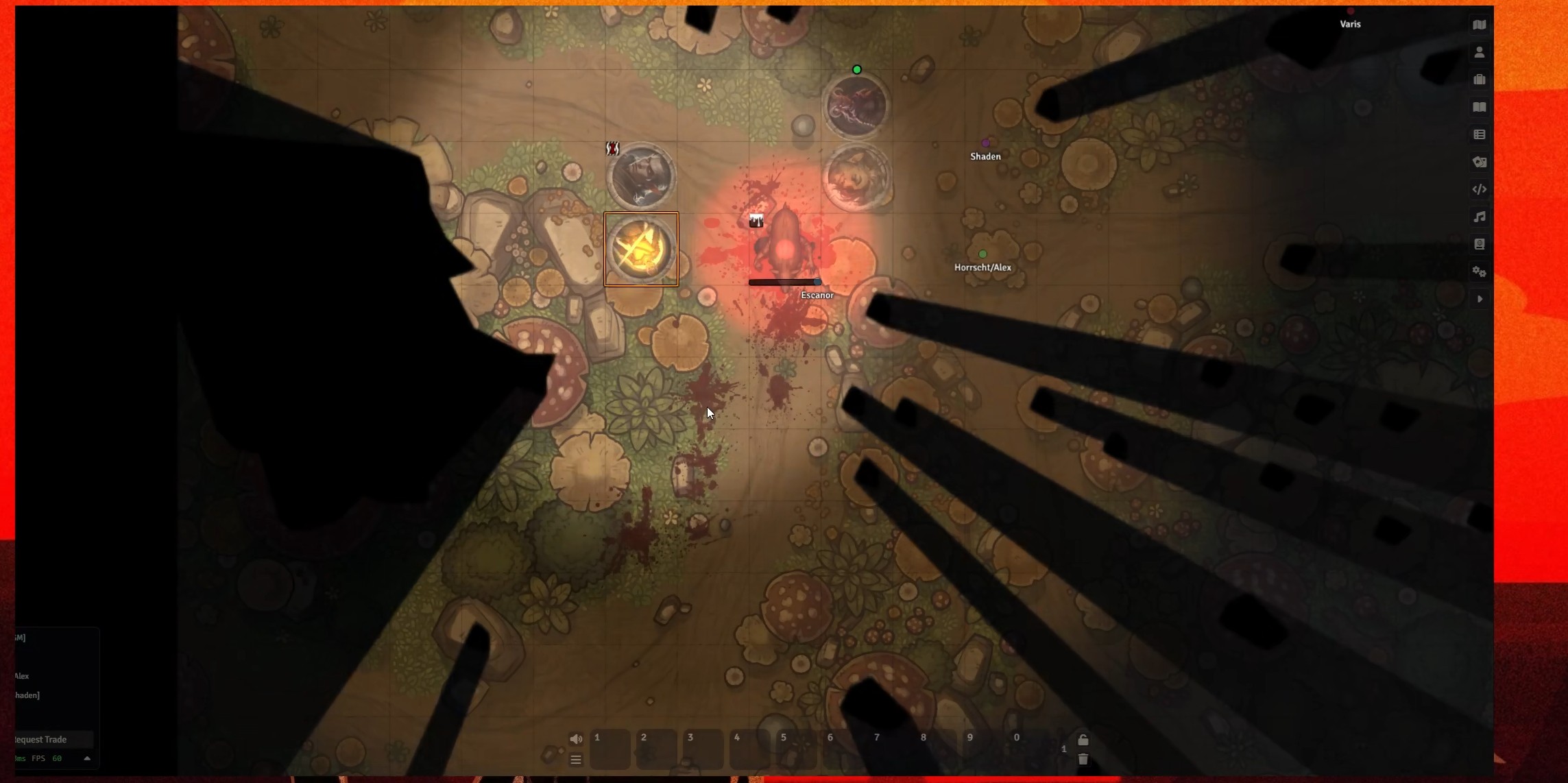
Task: Switch to the Journal open-book tab
Action: click(1479, 107)
